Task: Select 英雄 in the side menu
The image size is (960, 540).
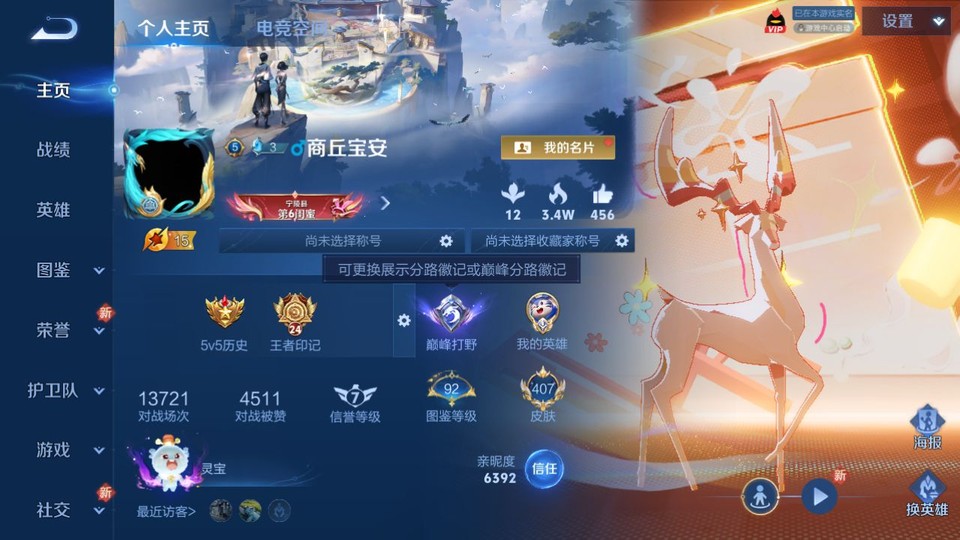Action: click(x=54, y=210)
